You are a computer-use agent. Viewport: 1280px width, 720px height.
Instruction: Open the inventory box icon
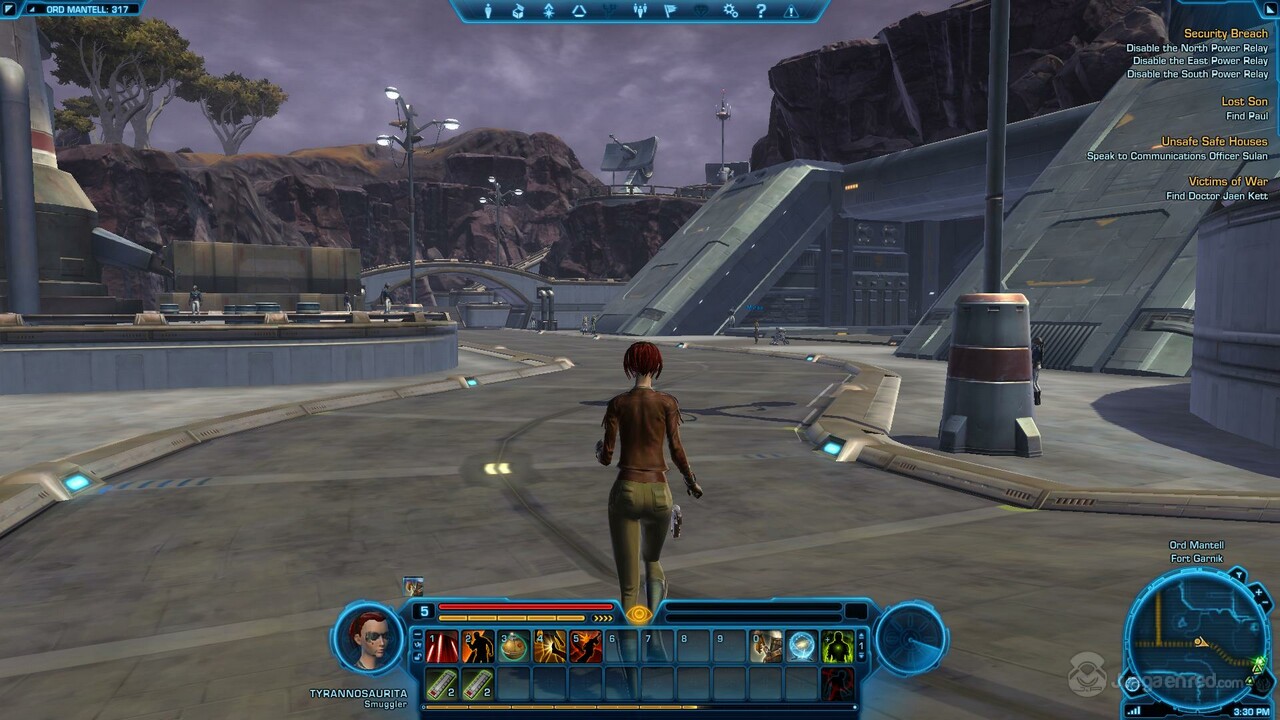(x=518, y=11)
